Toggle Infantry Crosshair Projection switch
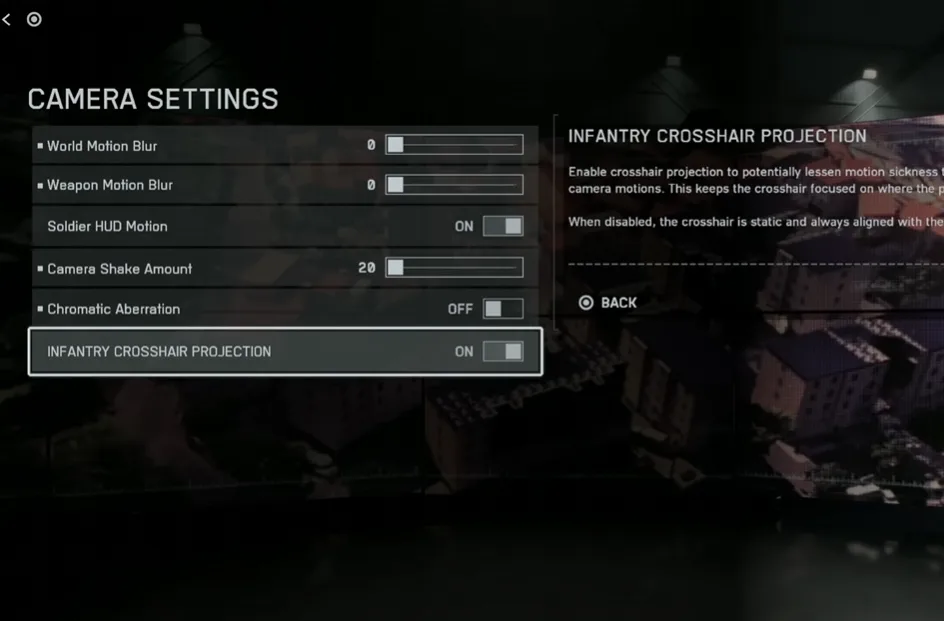Viewport: 944px width, 621px height. (502, 351)
